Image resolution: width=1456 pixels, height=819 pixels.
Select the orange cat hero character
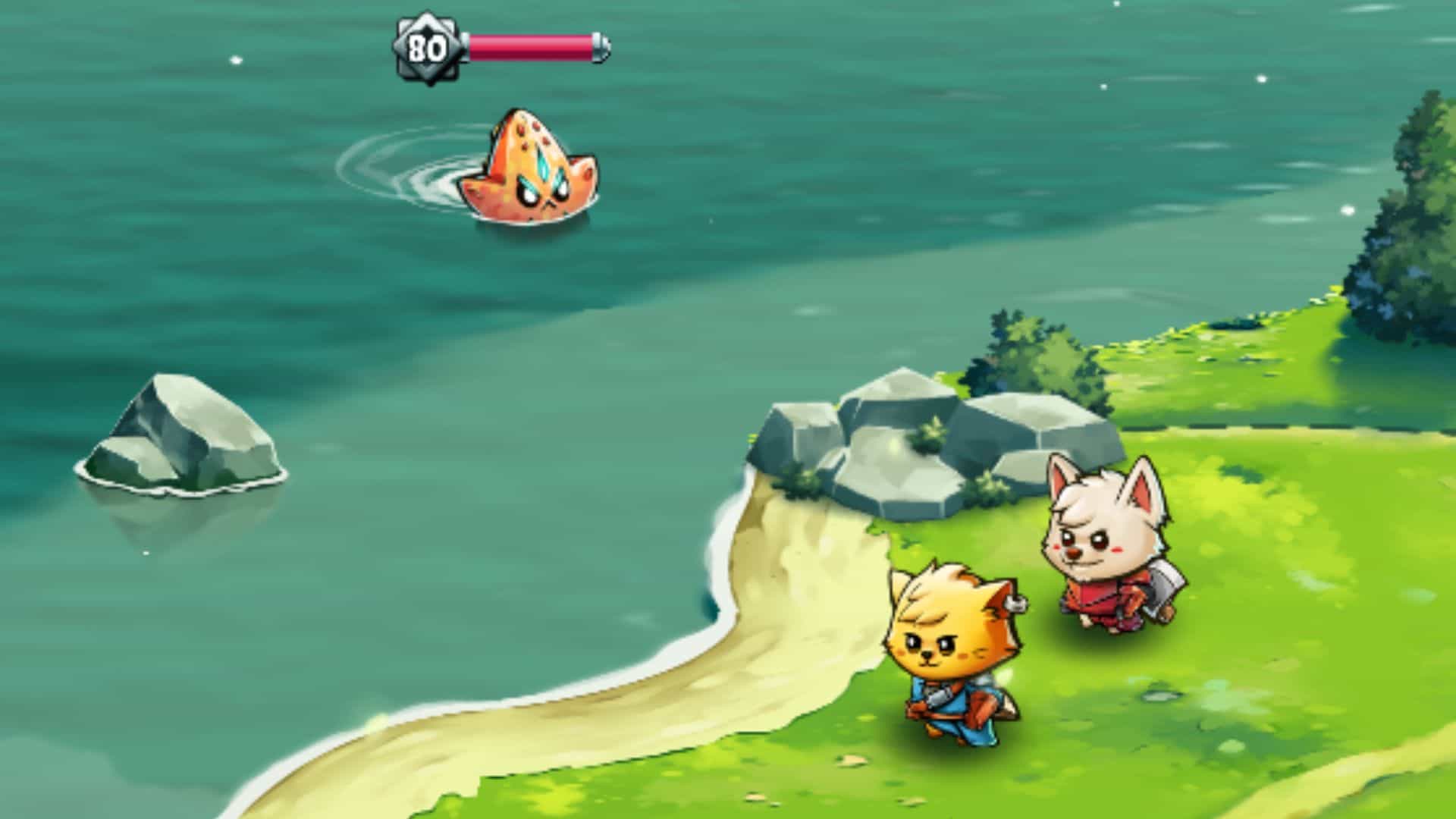[x=952, y=660]
